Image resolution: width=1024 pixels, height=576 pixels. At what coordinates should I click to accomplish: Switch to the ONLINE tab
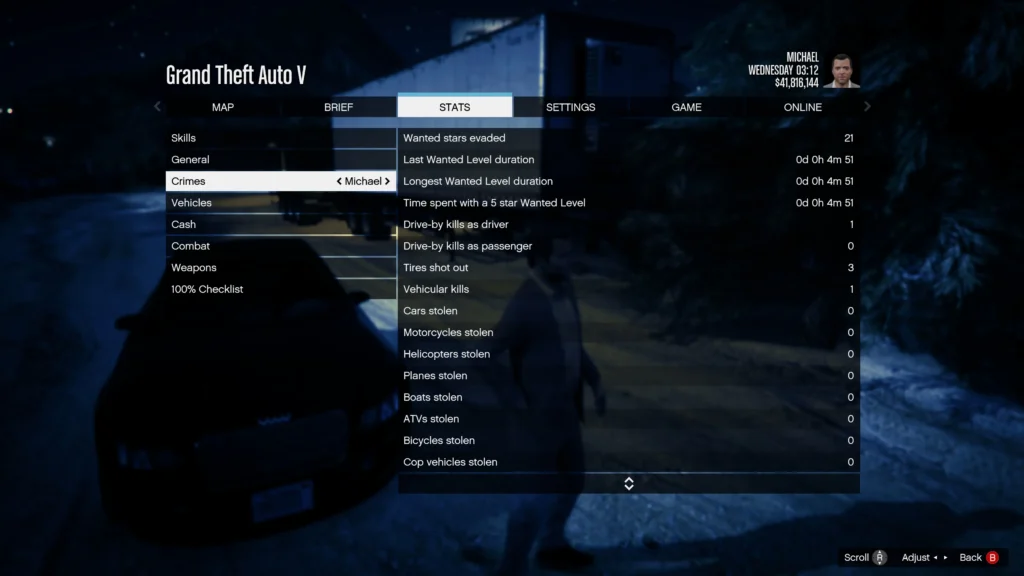[x=802, y=107]
